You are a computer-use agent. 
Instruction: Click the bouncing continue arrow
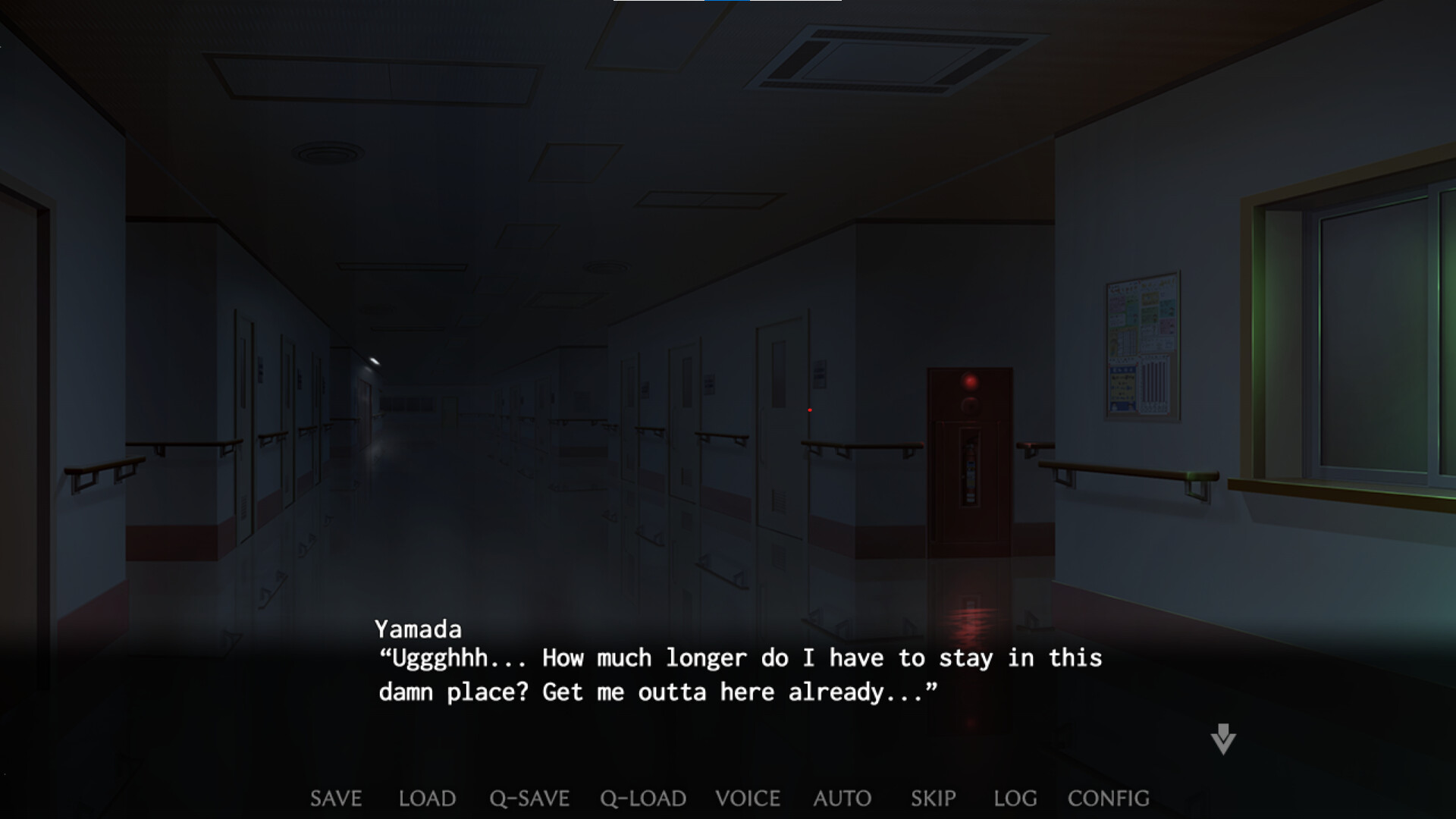(1222, 739)
